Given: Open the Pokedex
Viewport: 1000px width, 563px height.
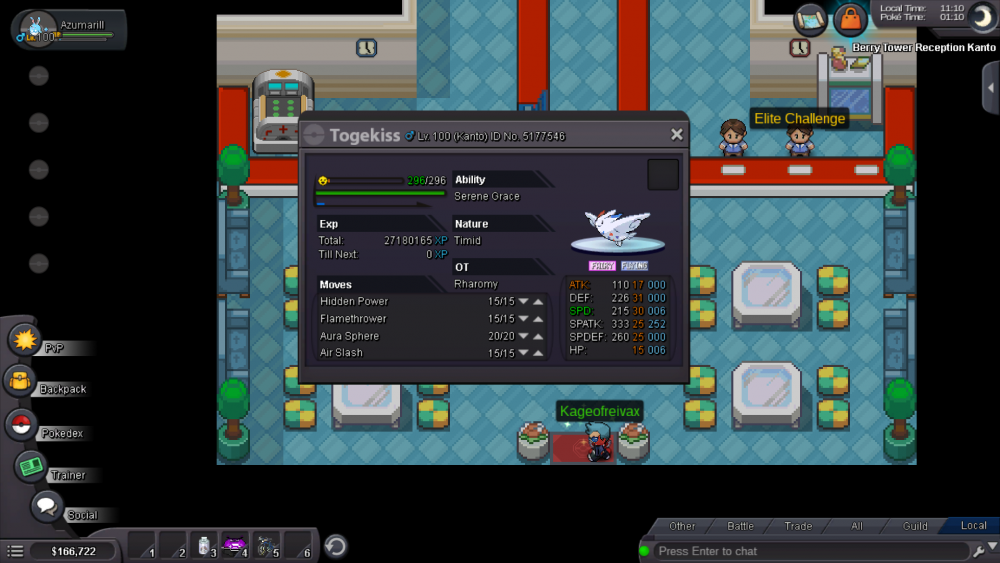Looking at the screenshot, I should (20, 424).
